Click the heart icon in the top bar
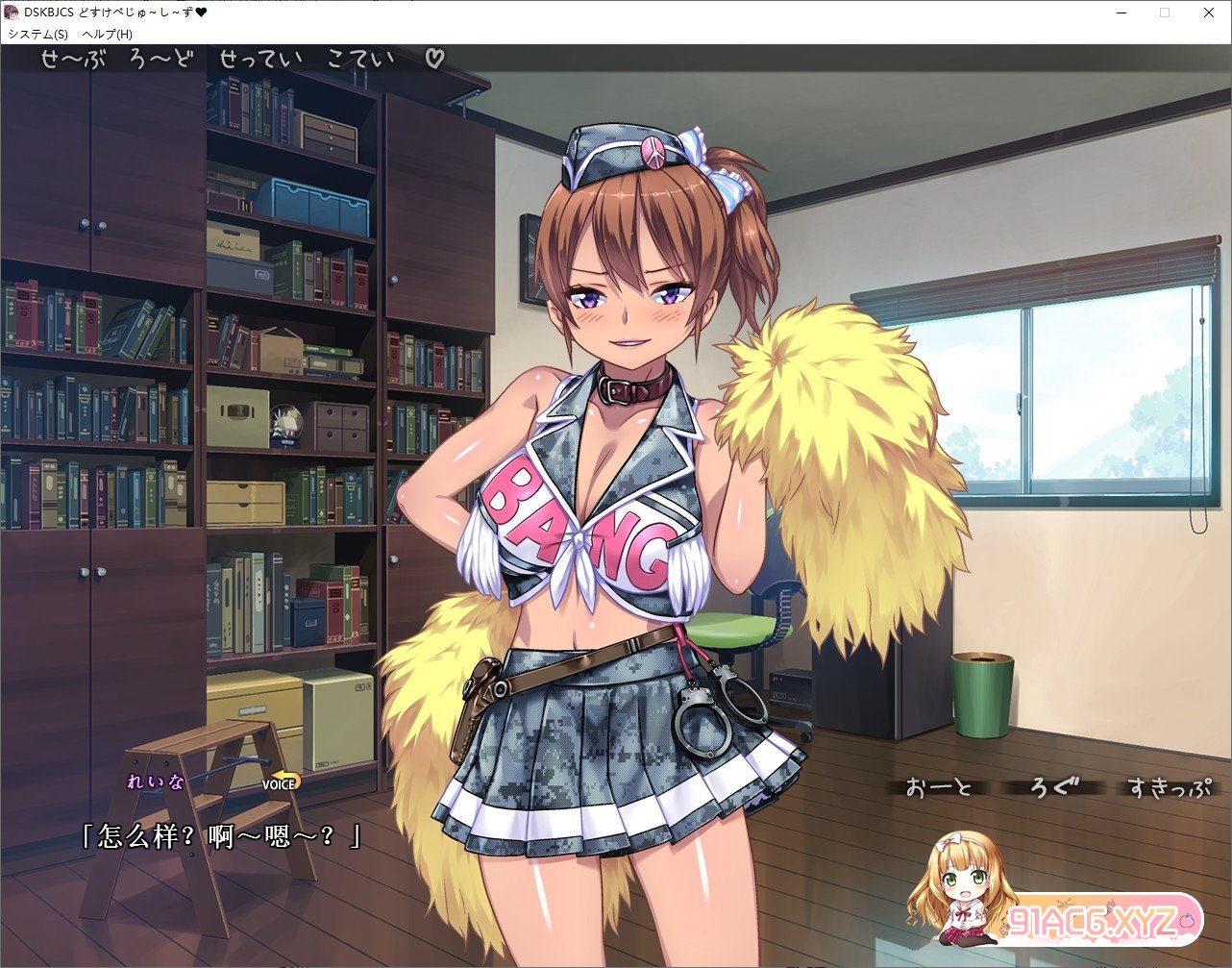The image size is (1232, 968). (434, 59)
